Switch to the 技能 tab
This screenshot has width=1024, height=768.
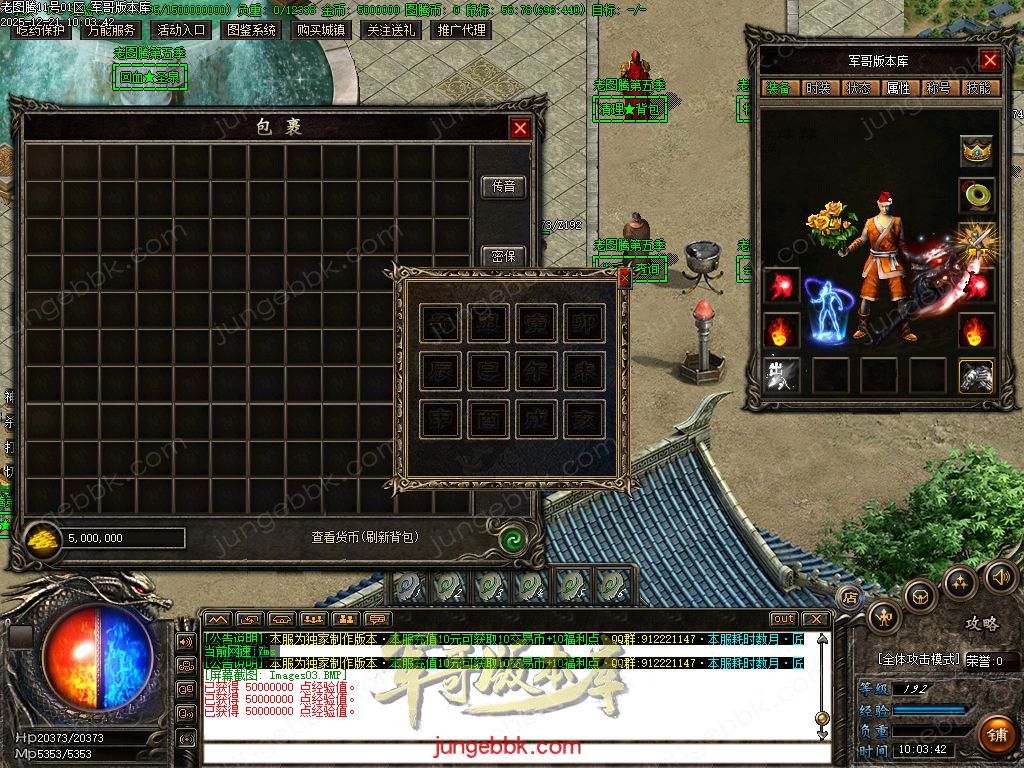pos(978,88)
